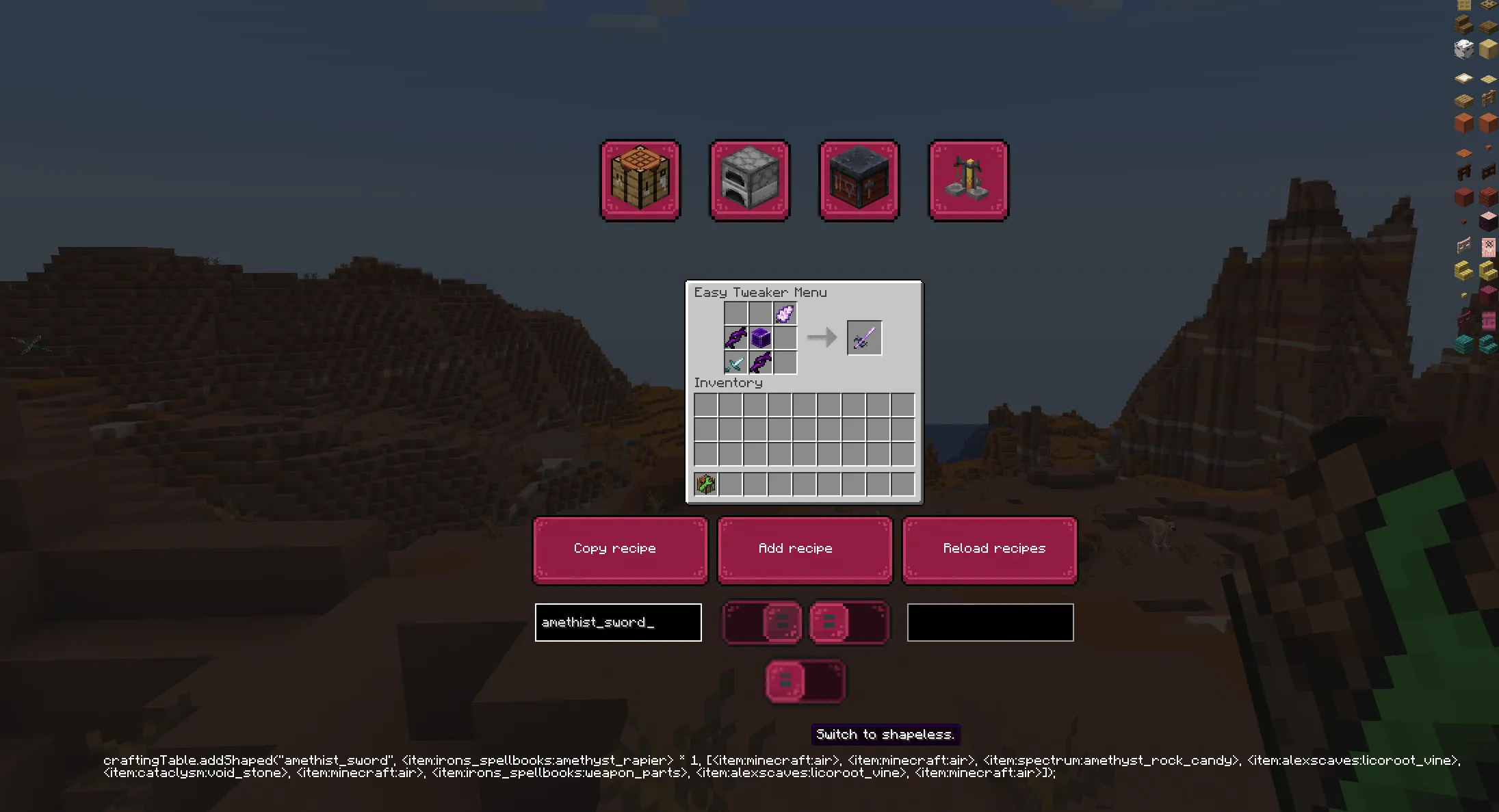Open the smithing table recipe tab
This screenshot has height=812, width=1499.
tap(858, 179)
